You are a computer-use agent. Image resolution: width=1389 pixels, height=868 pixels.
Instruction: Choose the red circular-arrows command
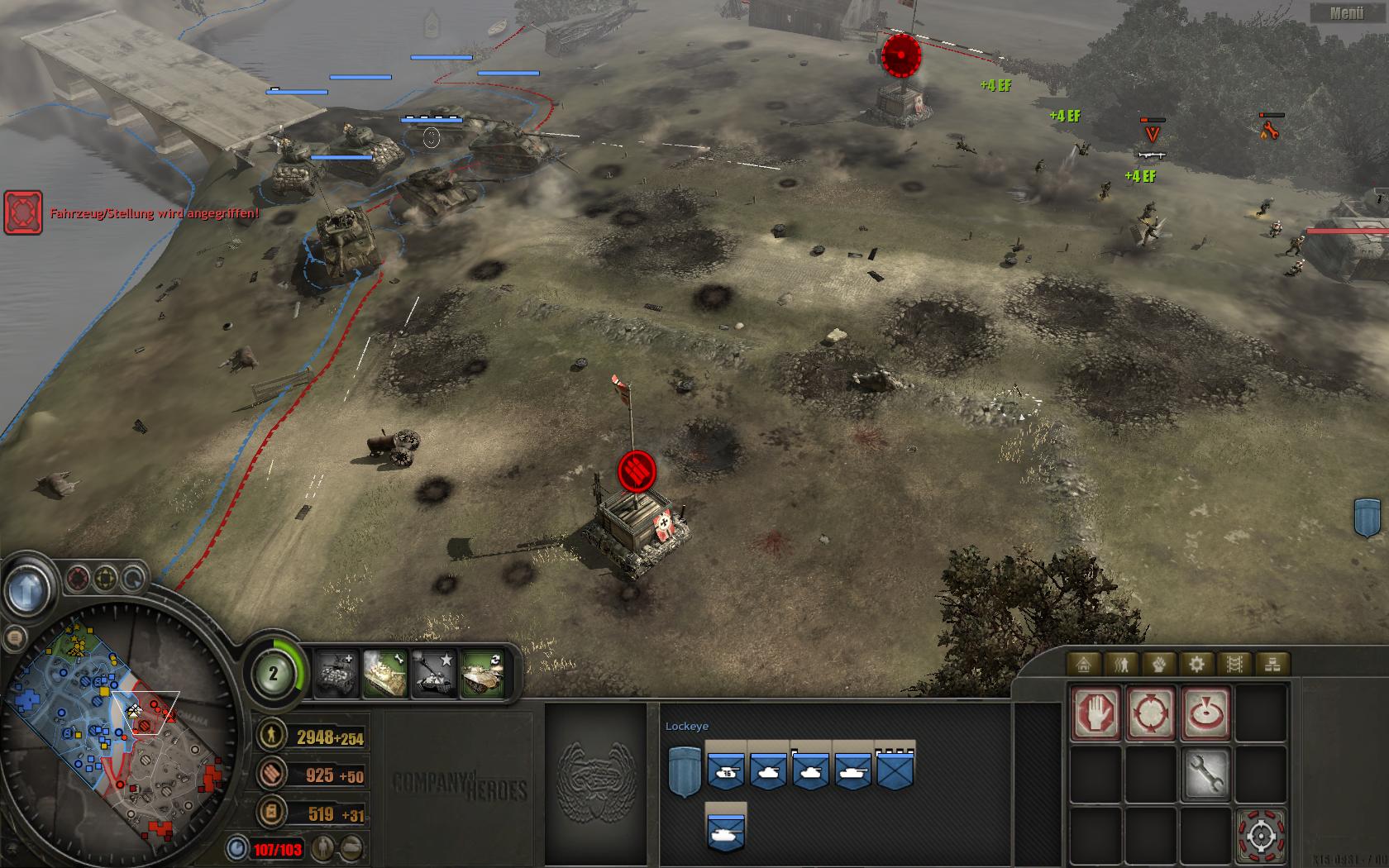tap(1151, 713)
